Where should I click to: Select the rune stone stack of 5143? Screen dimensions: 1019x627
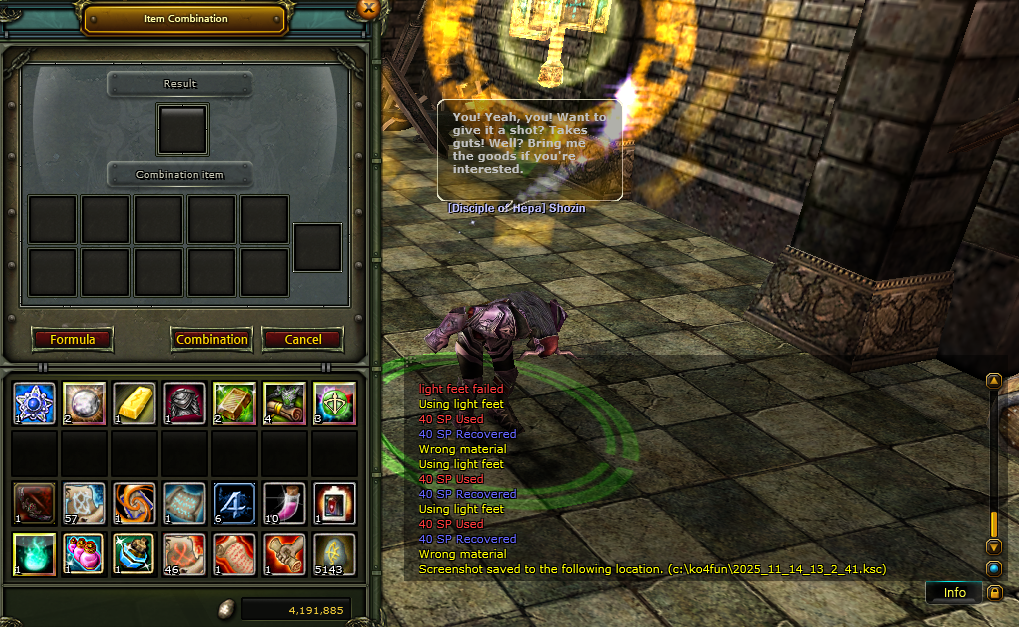[x=334, y=553]
